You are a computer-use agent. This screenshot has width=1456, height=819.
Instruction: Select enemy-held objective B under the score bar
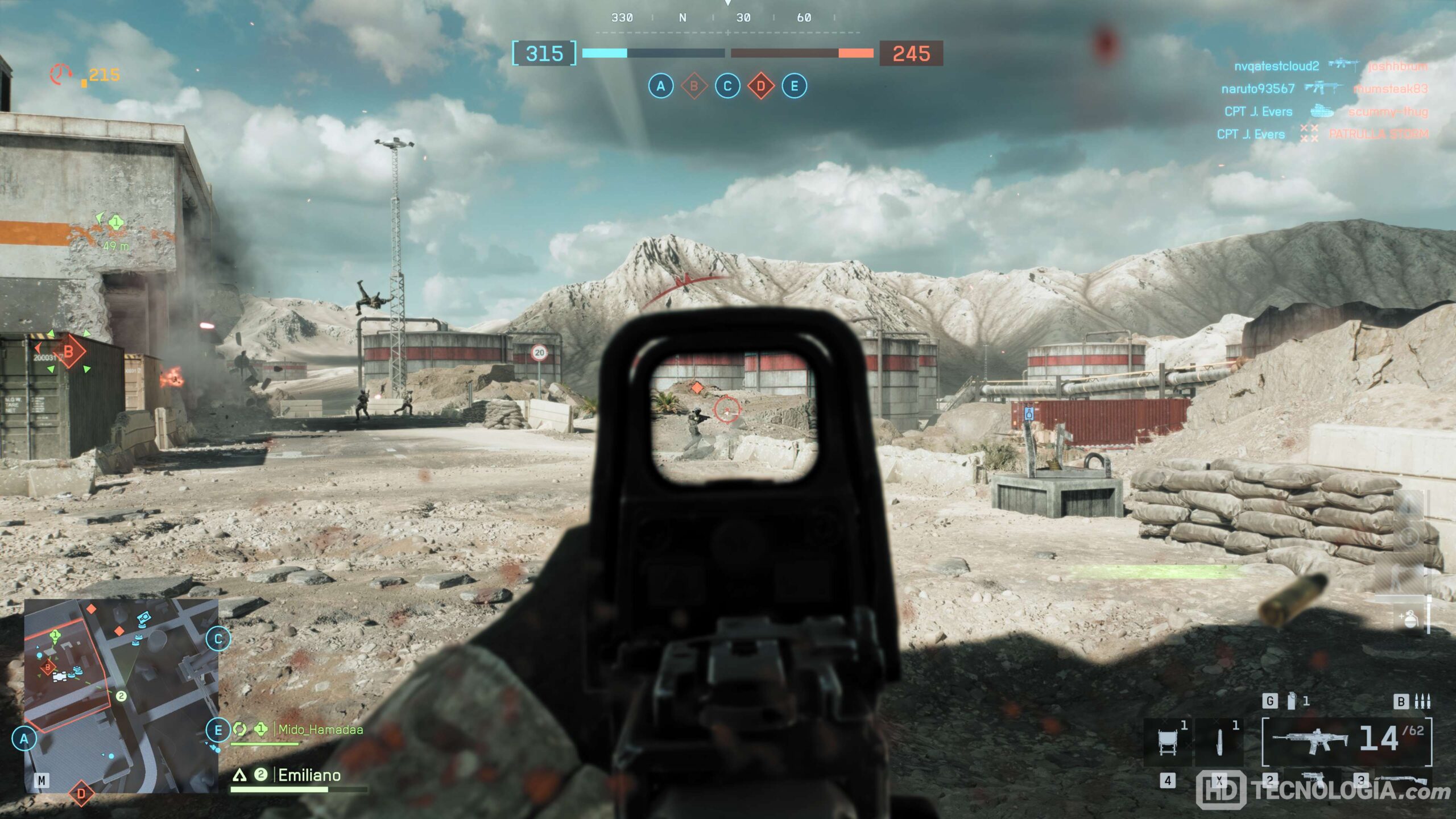[x=694, y=86]
